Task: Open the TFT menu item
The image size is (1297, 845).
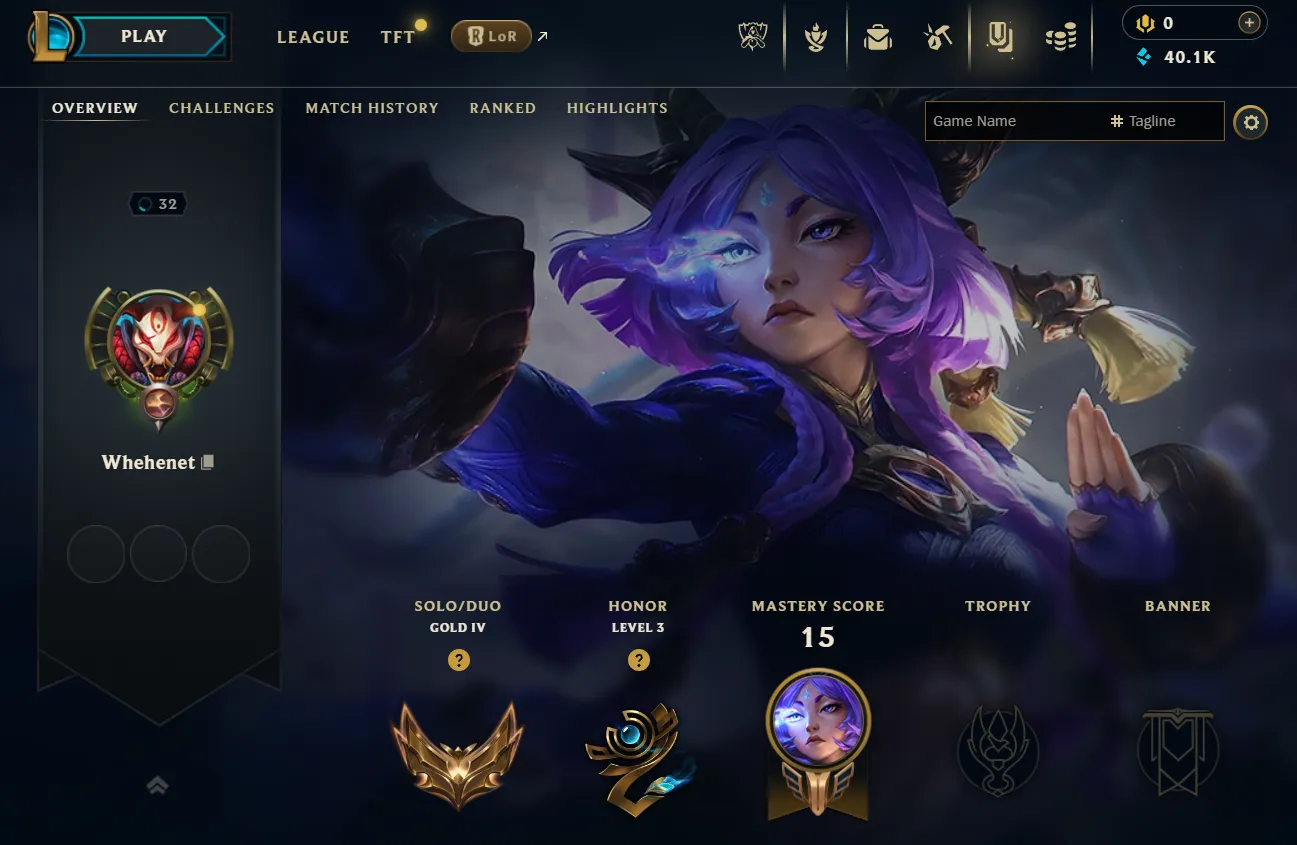Action: point(398,36)
